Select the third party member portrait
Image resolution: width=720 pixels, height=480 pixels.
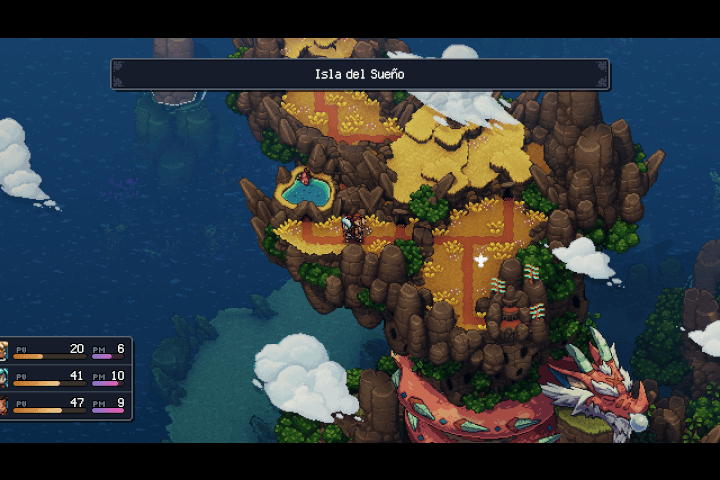[x=4, y=404]
